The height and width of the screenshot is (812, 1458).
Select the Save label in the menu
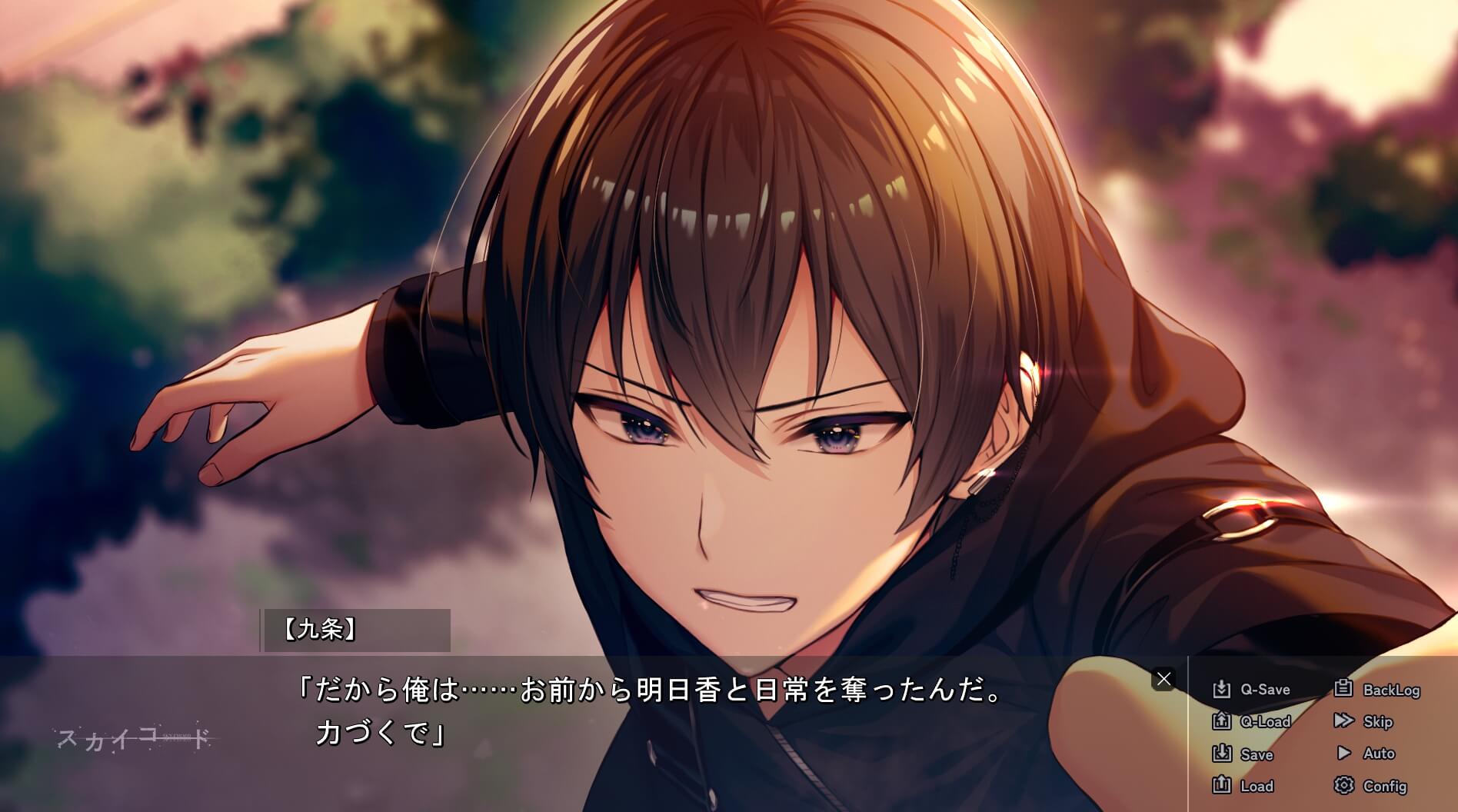pyautogui.click(x=1257, y=754)
